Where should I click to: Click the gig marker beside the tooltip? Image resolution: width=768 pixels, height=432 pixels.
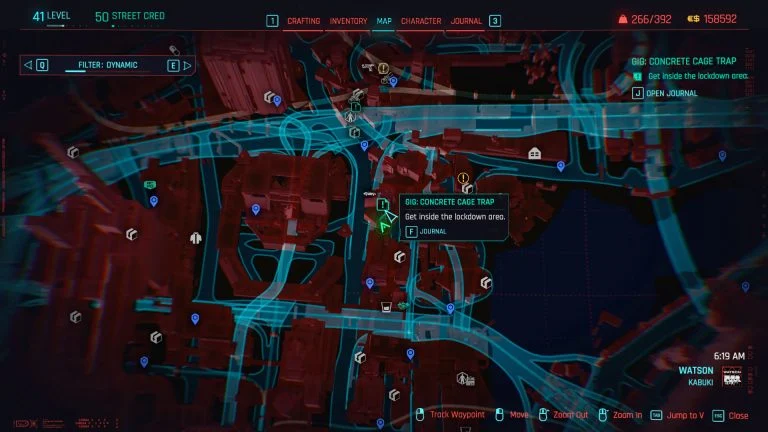point(383,204)
